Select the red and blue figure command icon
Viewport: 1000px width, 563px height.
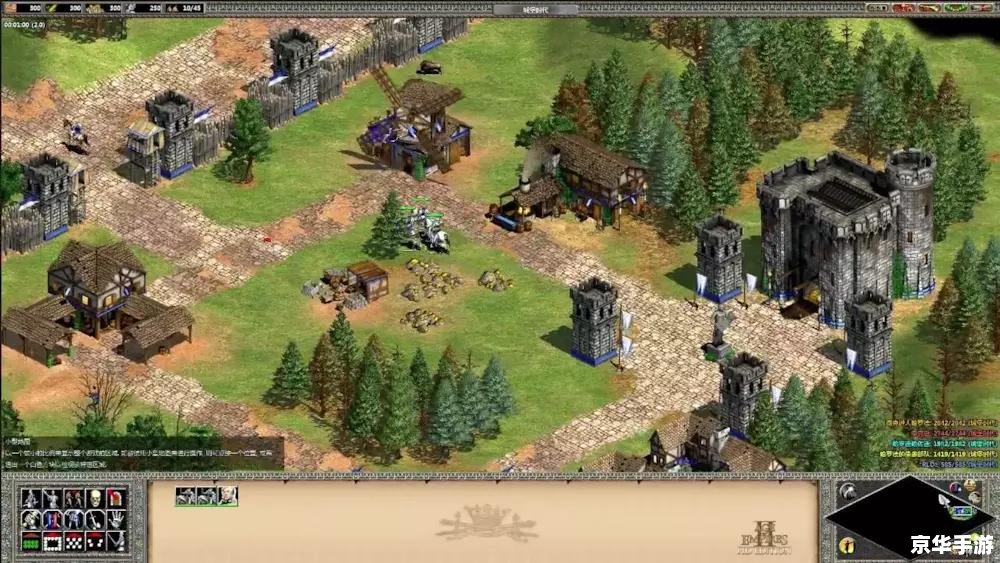52,520
